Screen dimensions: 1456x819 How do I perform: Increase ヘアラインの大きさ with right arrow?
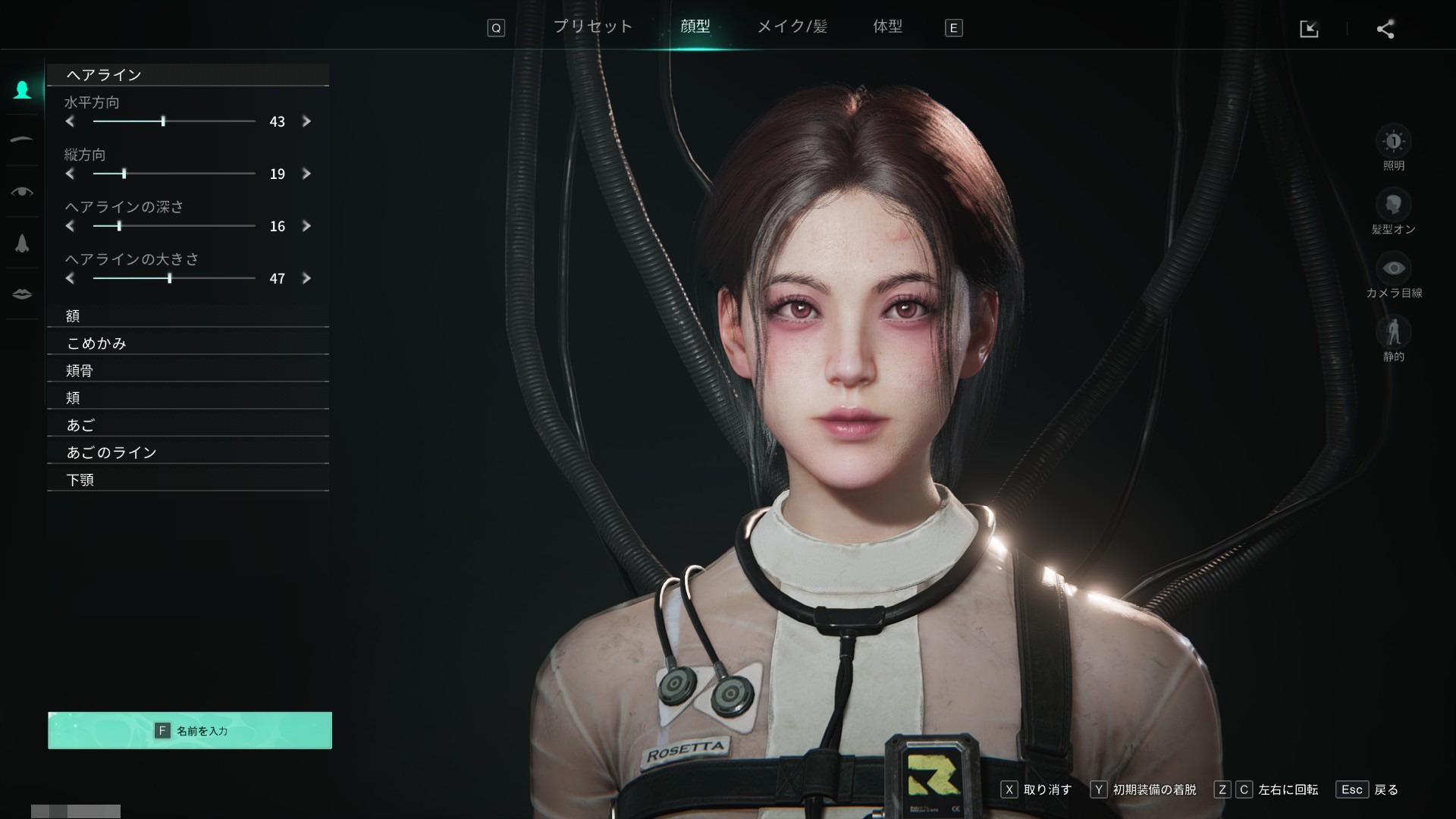[x=306, y=278]
